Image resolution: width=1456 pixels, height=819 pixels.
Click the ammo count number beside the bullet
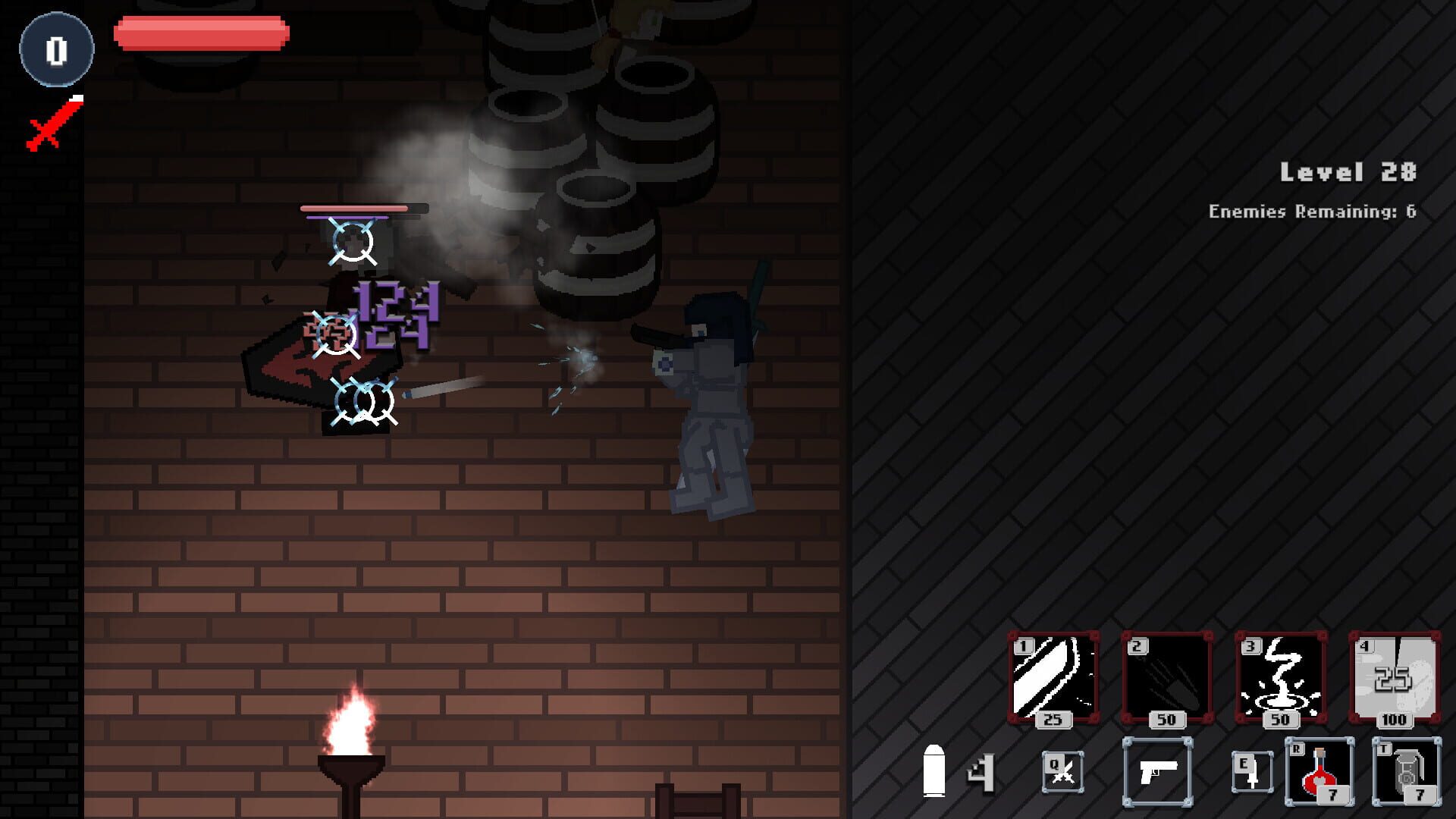click(x=981, y=774)
